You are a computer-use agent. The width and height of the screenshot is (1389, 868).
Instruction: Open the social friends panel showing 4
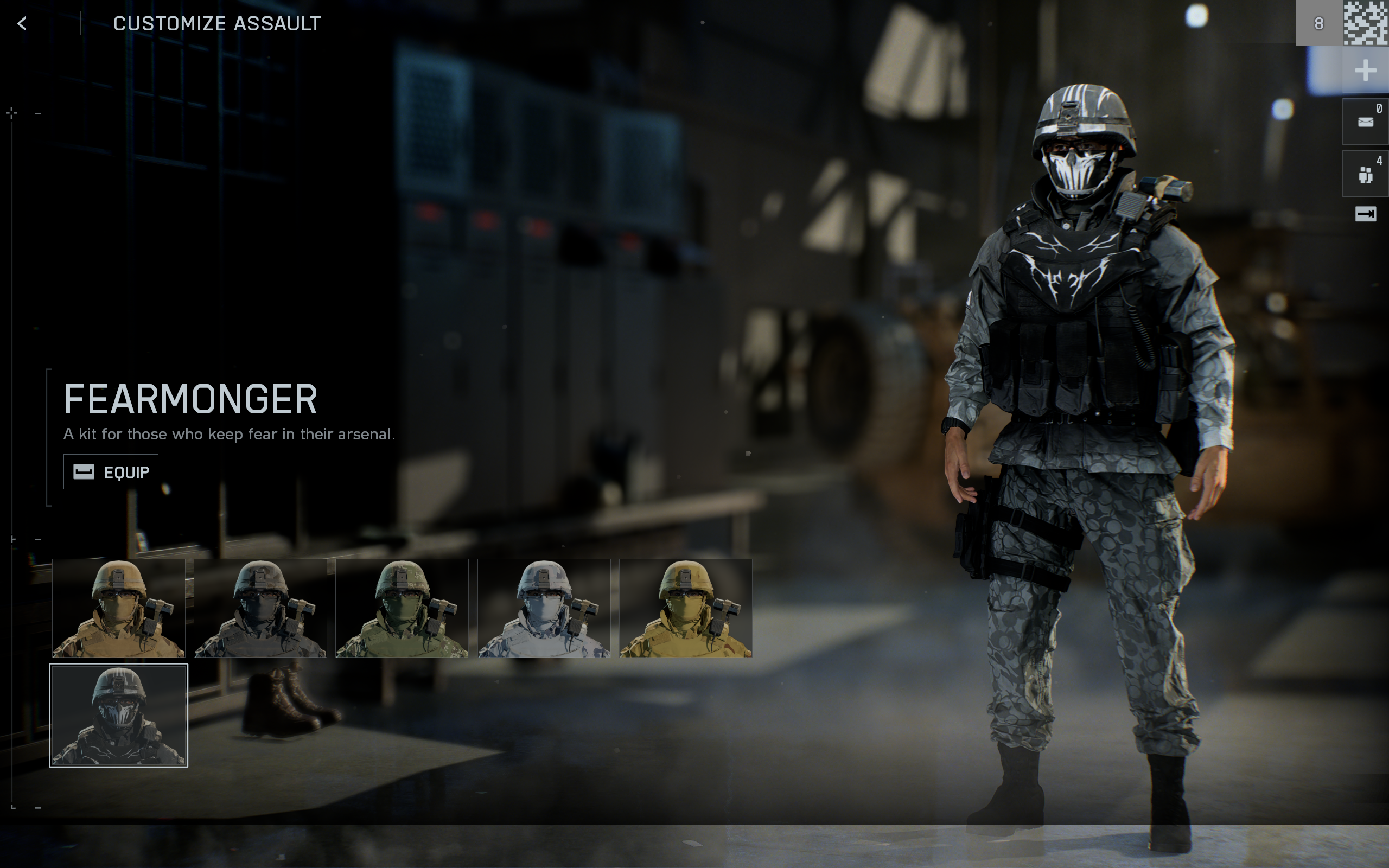click(1367, 172)
